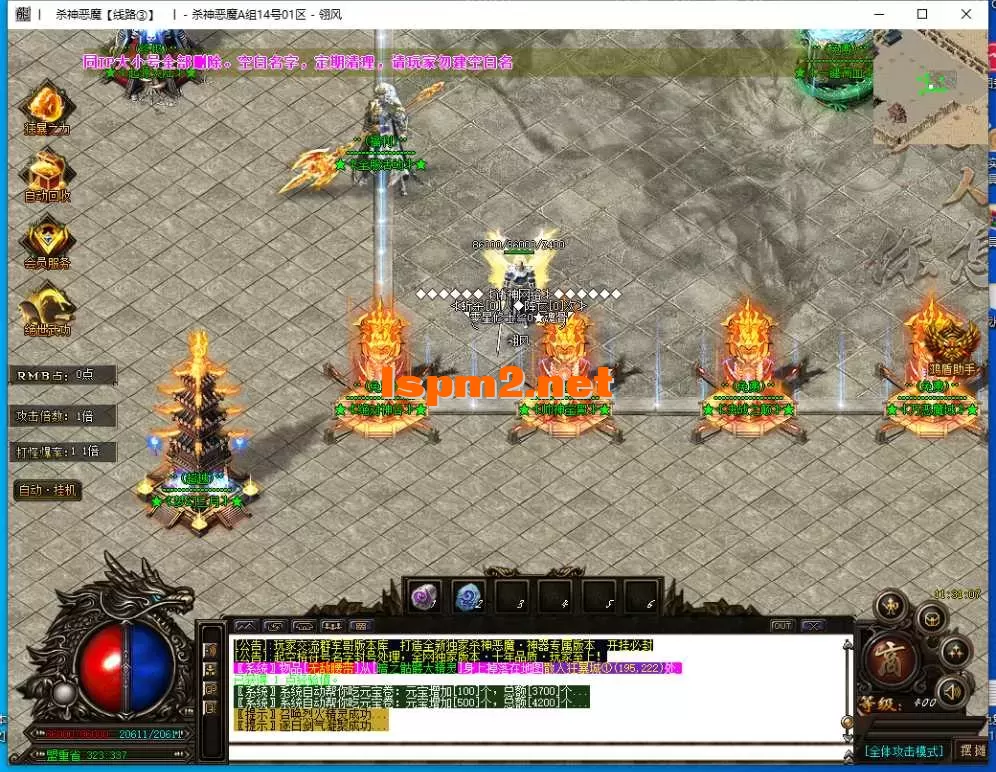Switch the 全体攻击模式 attack mode label
The image size is (996, 772).
click(x=903, y=750)
